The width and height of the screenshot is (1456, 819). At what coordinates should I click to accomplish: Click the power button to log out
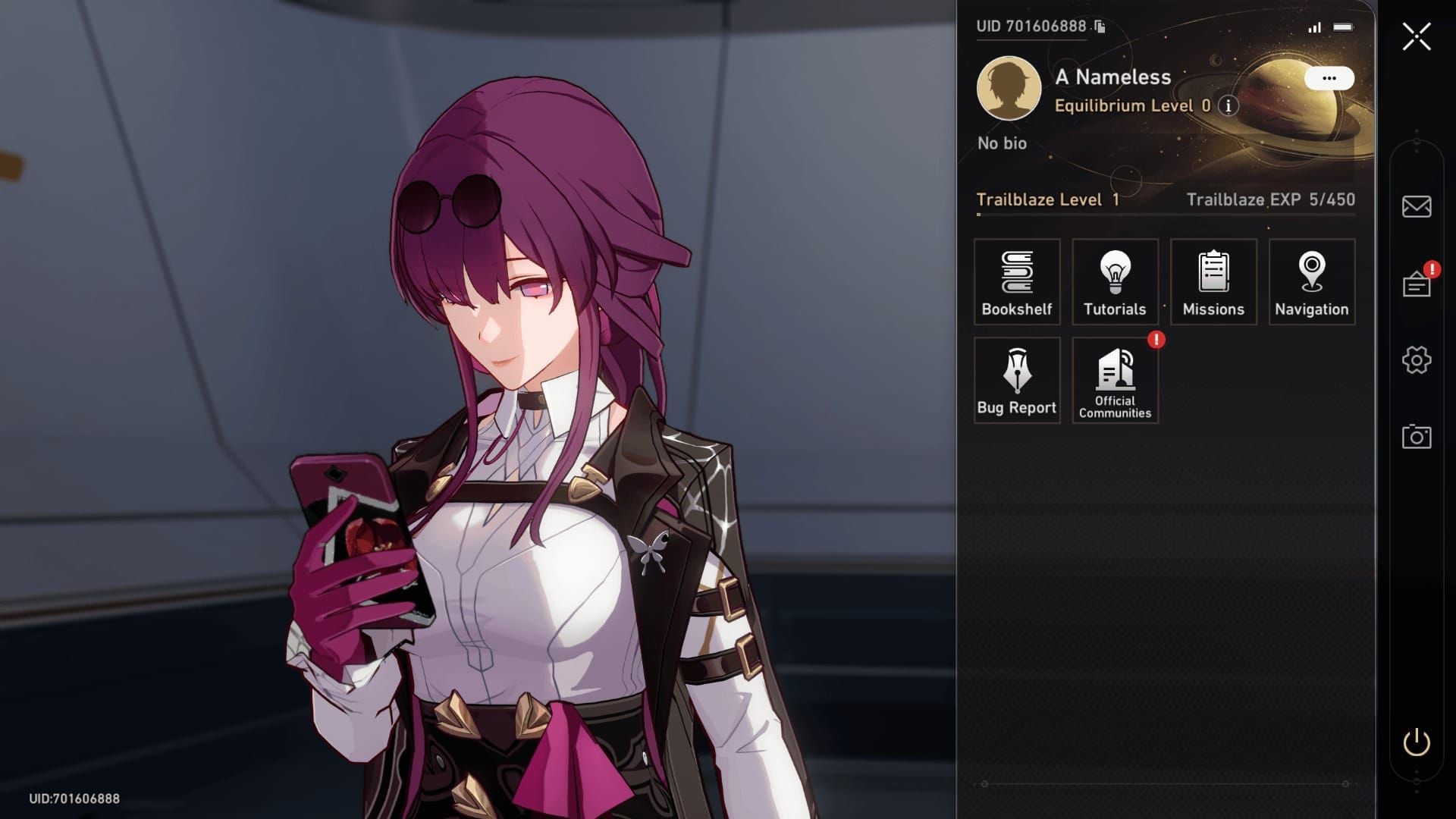click(x=1416, y=742)
